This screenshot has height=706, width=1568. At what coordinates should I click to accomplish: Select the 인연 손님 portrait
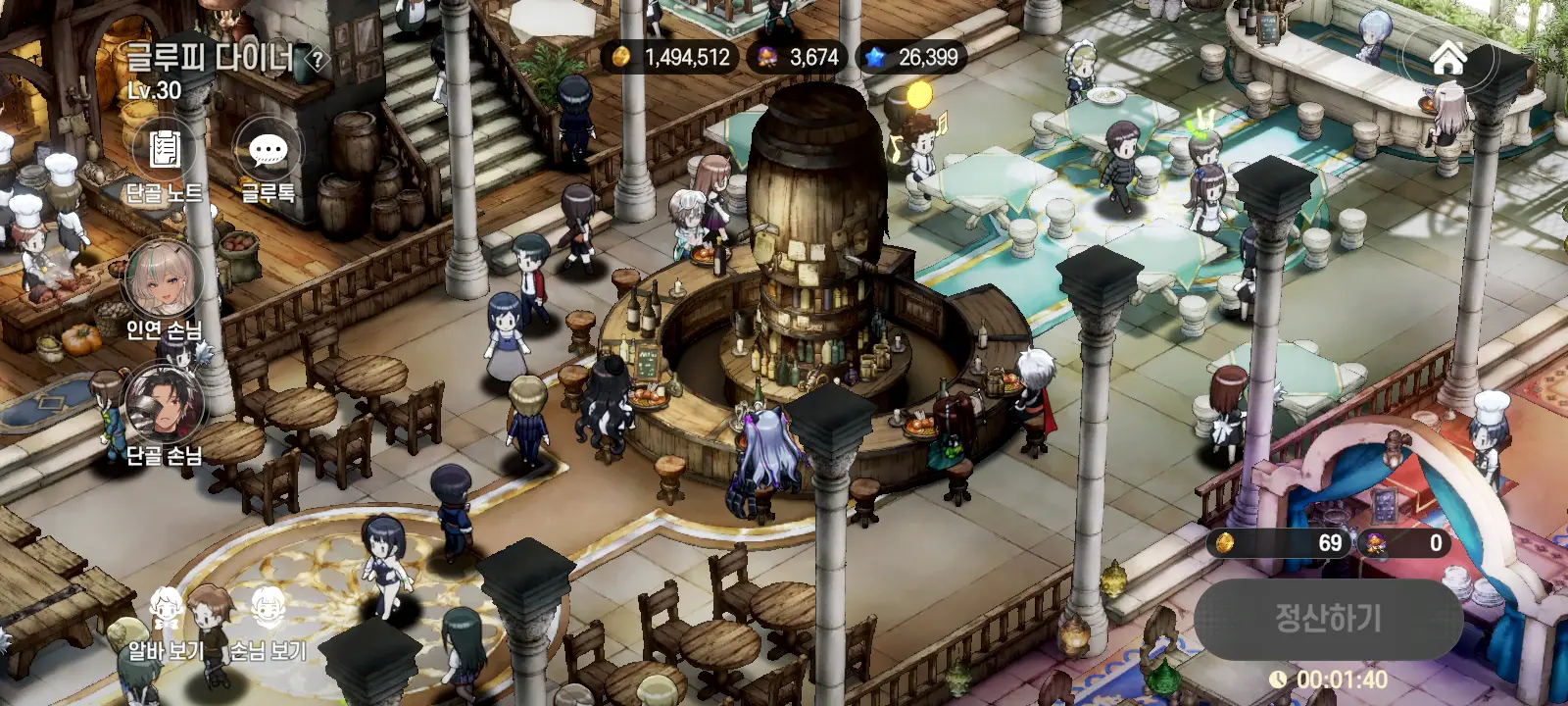click(x=164, y=279)
